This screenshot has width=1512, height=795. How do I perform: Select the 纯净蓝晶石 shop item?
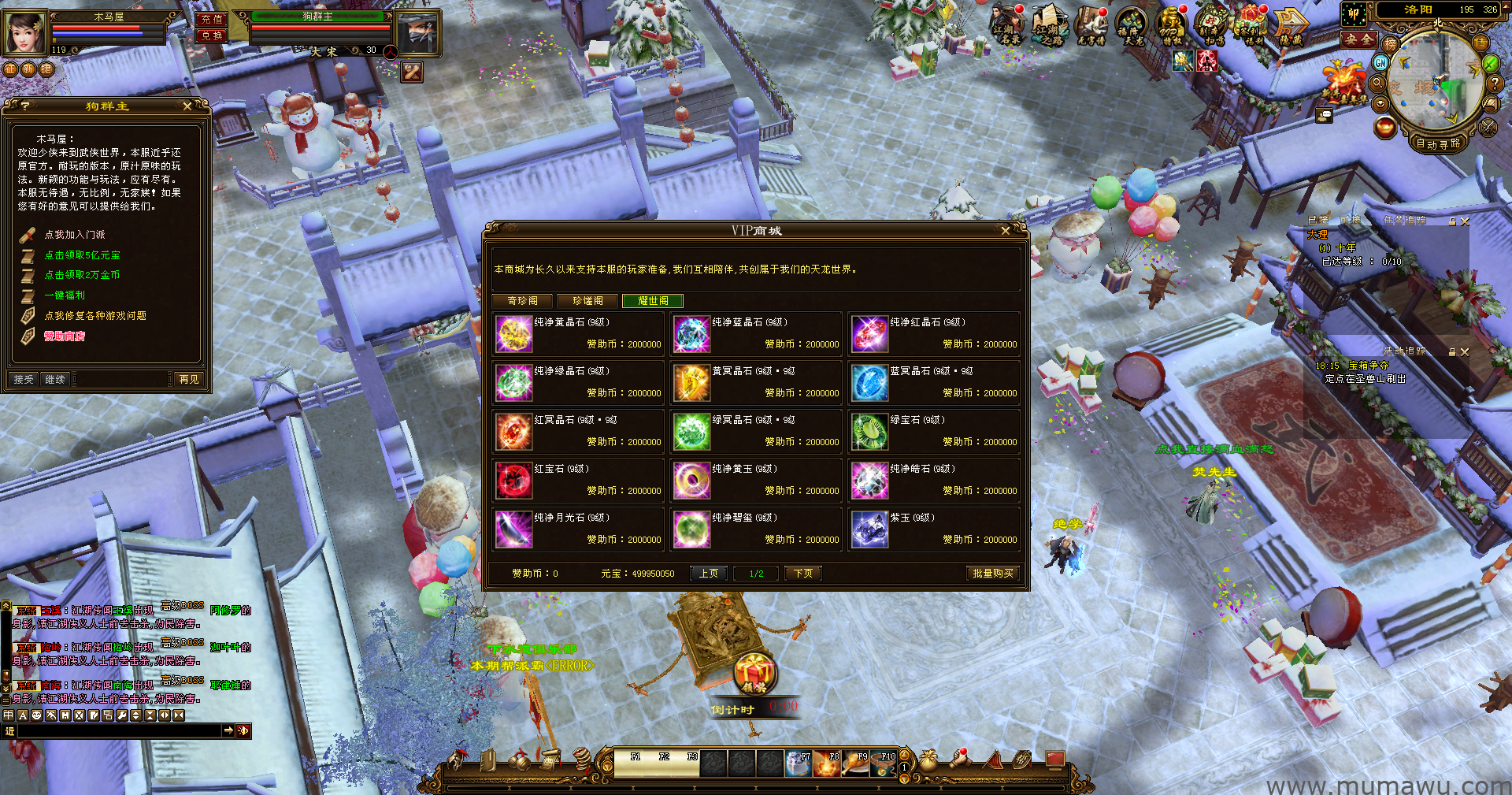[x=693, y=334]
